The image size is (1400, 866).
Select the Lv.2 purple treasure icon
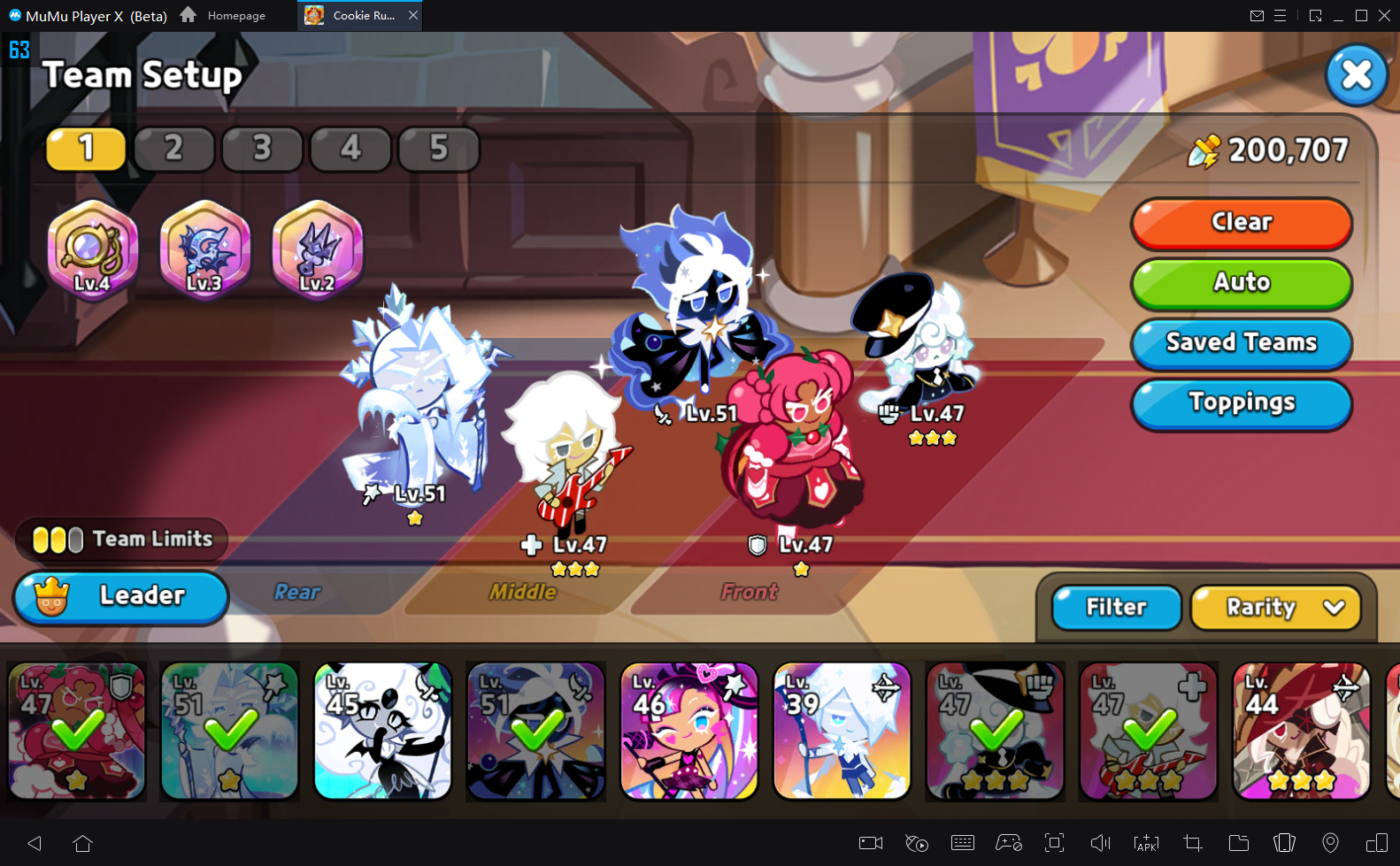pyautogui.click(x=317, y=250)
